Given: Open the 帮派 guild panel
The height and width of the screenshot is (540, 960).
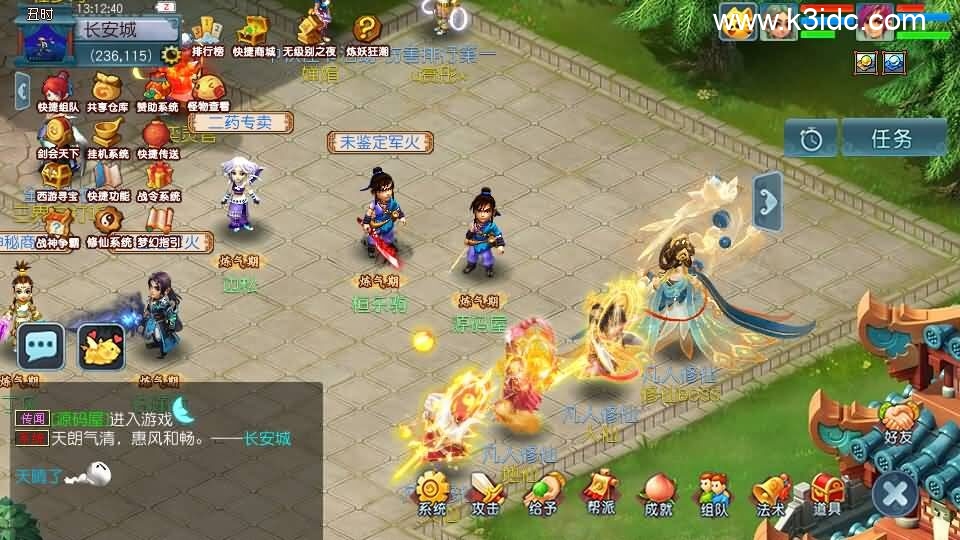Looking at the screenshot, I should tap(600, 490).
